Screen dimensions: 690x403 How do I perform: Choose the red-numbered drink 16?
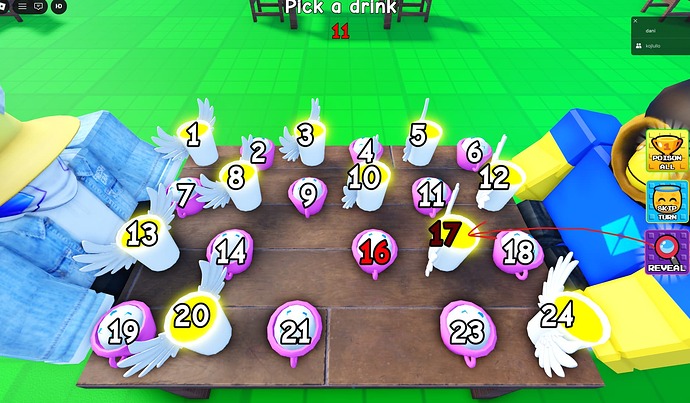(x=374, y=251)
